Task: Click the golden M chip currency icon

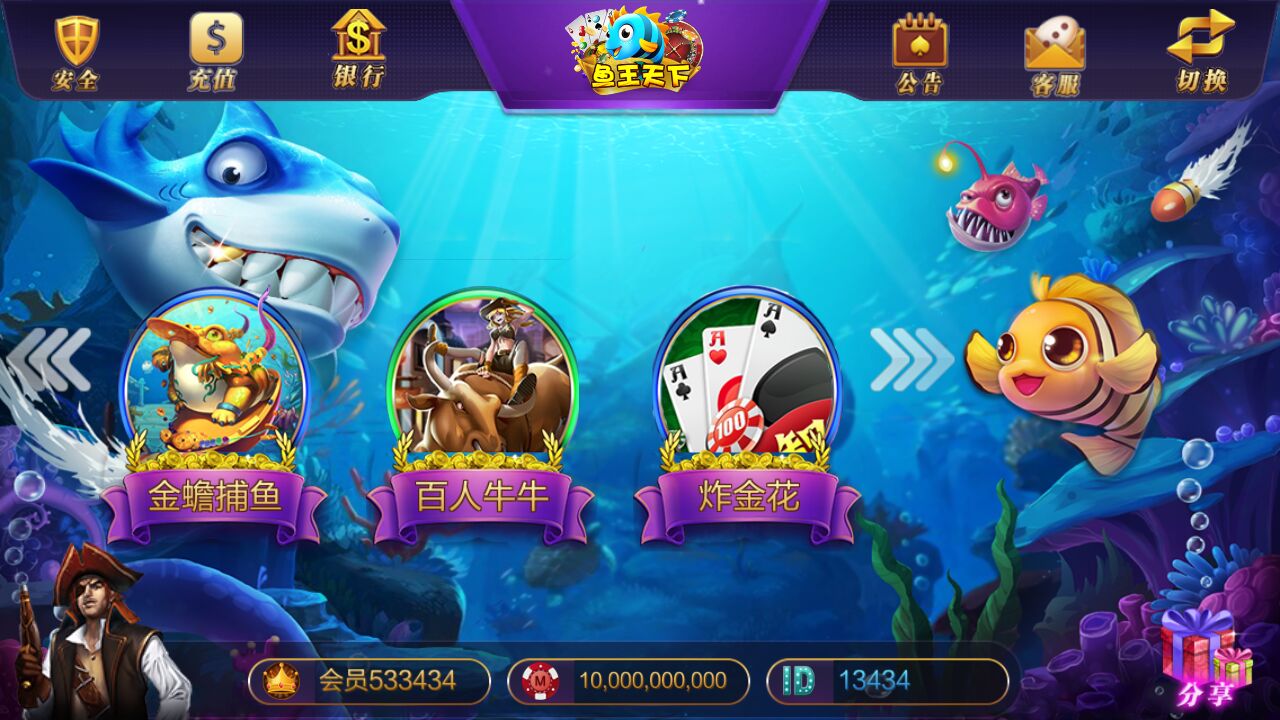Action: click(538, 683)
